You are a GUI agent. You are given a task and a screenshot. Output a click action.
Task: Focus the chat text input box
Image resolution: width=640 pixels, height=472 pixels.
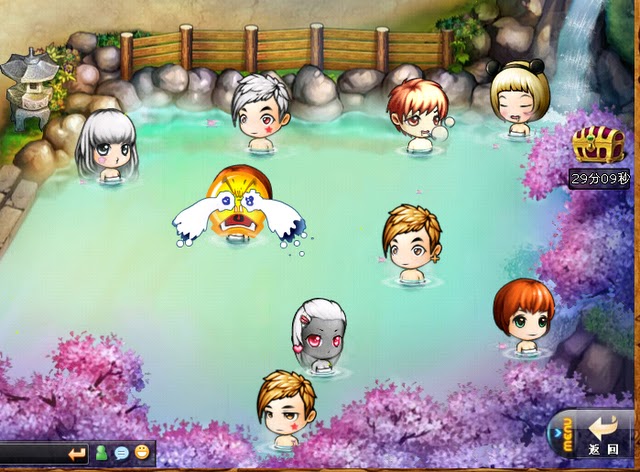(x=30, y=454)
